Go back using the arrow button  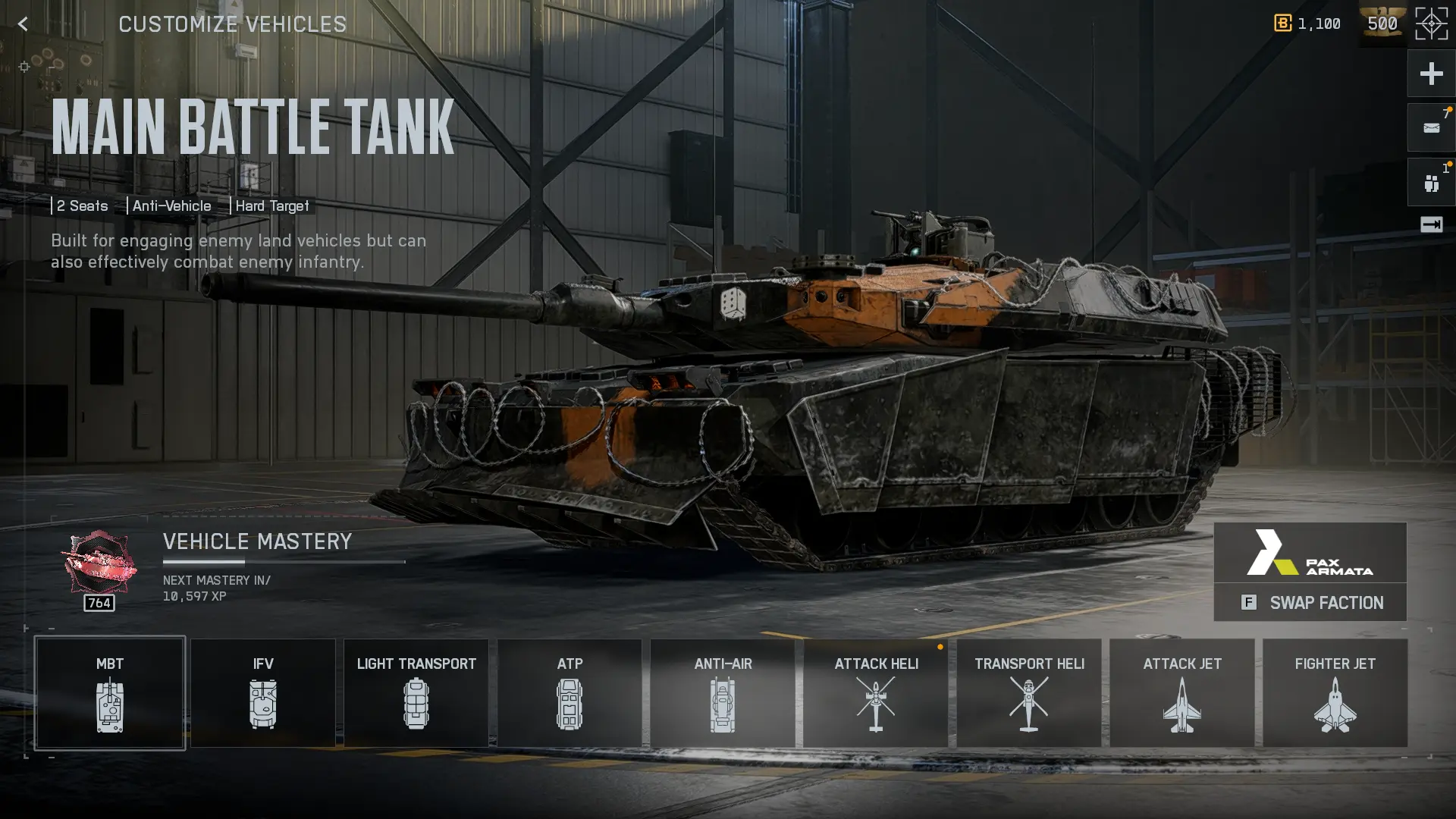click(x=23, y=24)
